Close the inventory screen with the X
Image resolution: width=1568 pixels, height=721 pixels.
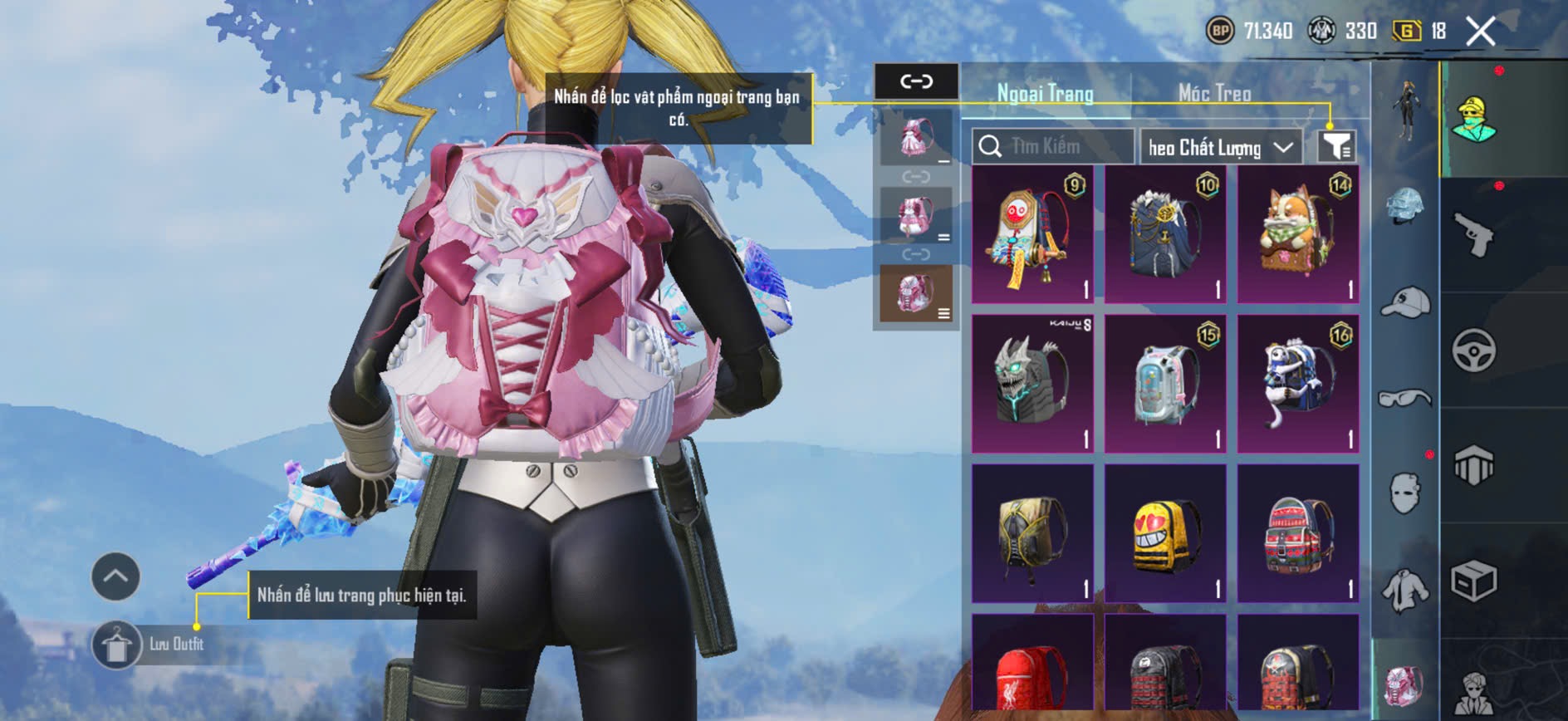click(x=1480, y=32)
